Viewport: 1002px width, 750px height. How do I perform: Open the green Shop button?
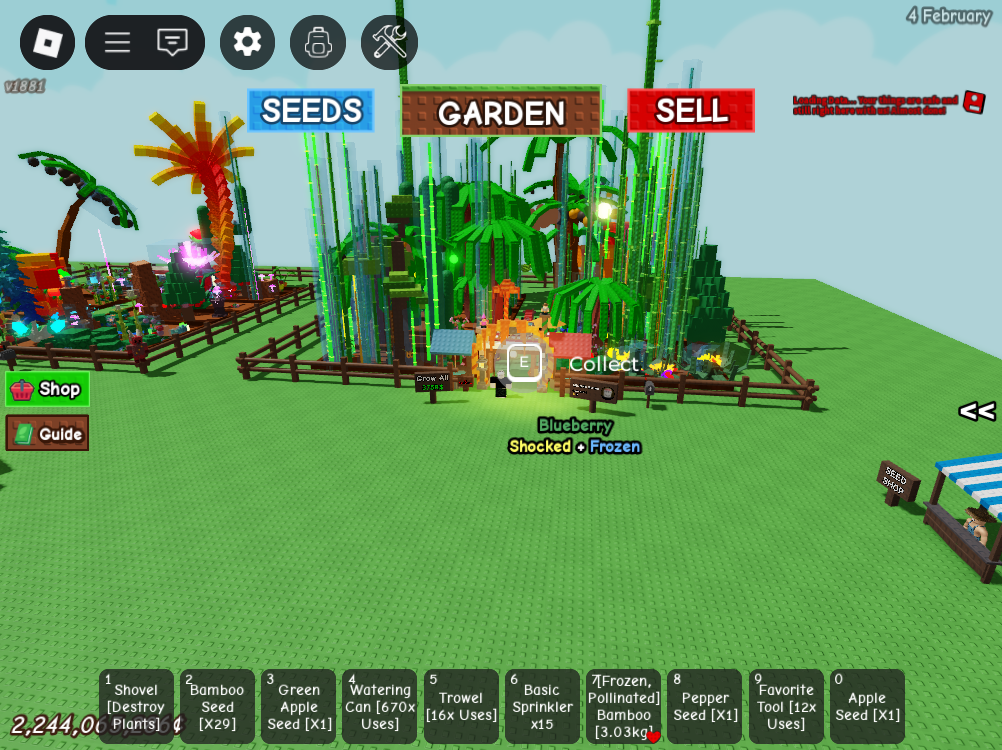47,389
